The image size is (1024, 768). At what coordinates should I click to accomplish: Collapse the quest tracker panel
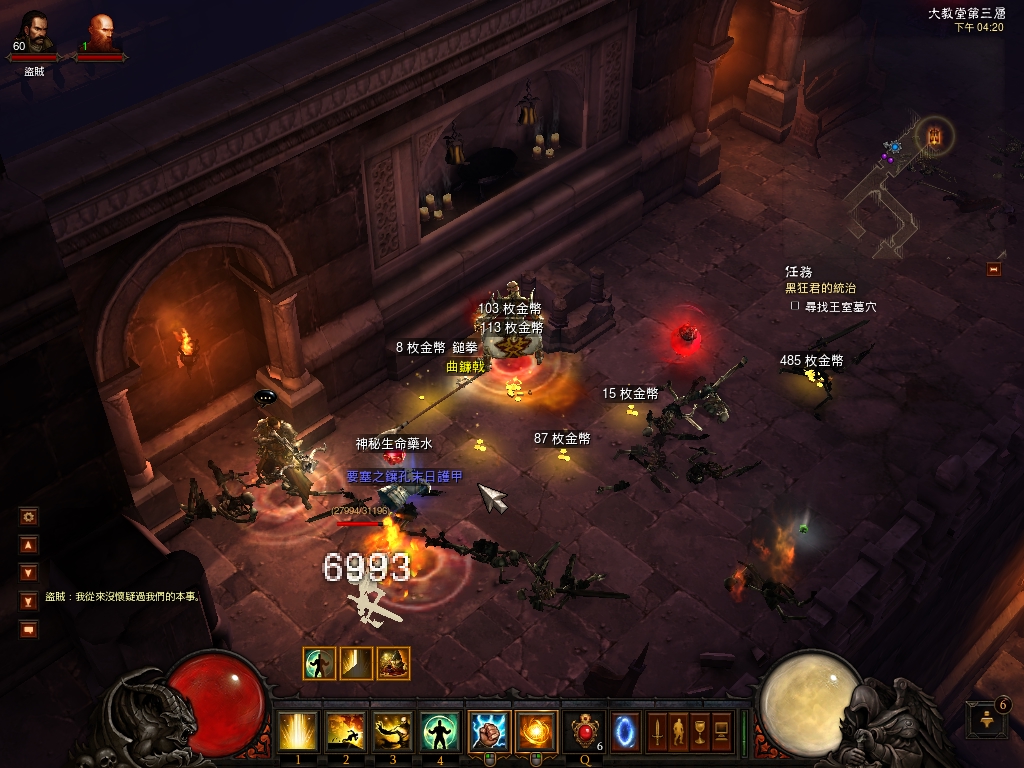coord(994,268)
